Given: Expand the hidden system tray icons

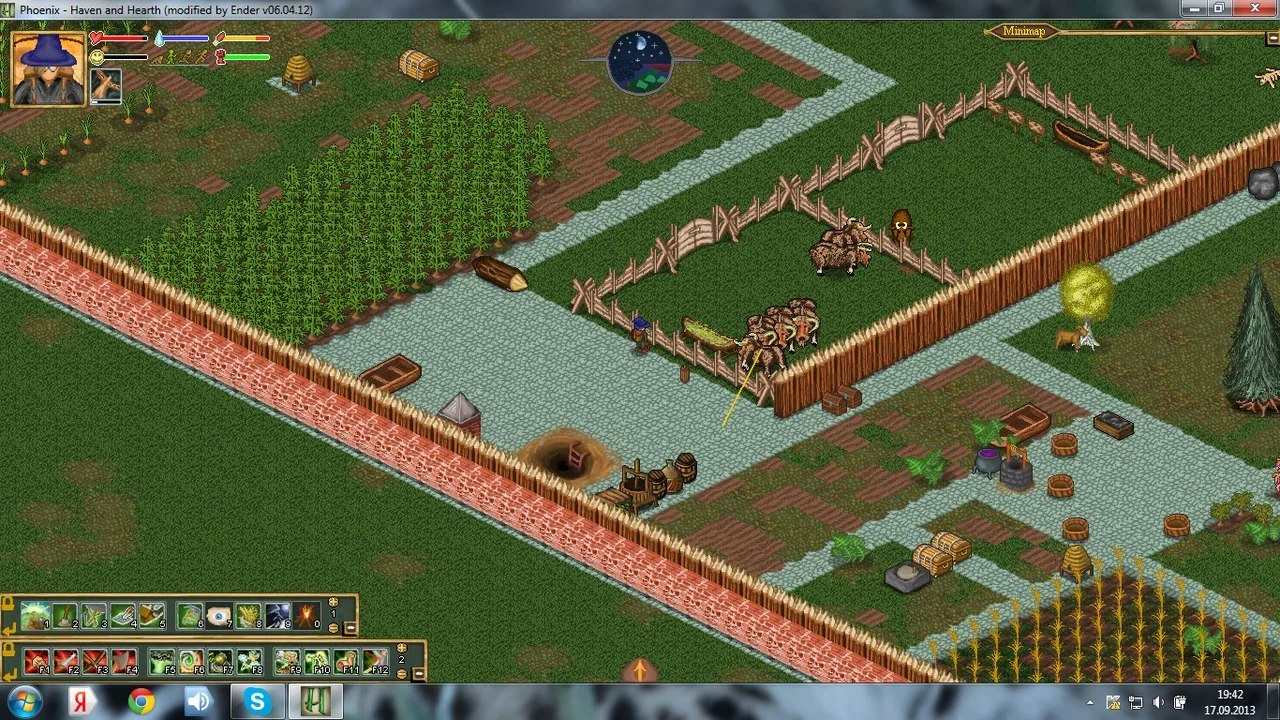Looking at the screenshot, I should pos(1092,703).
